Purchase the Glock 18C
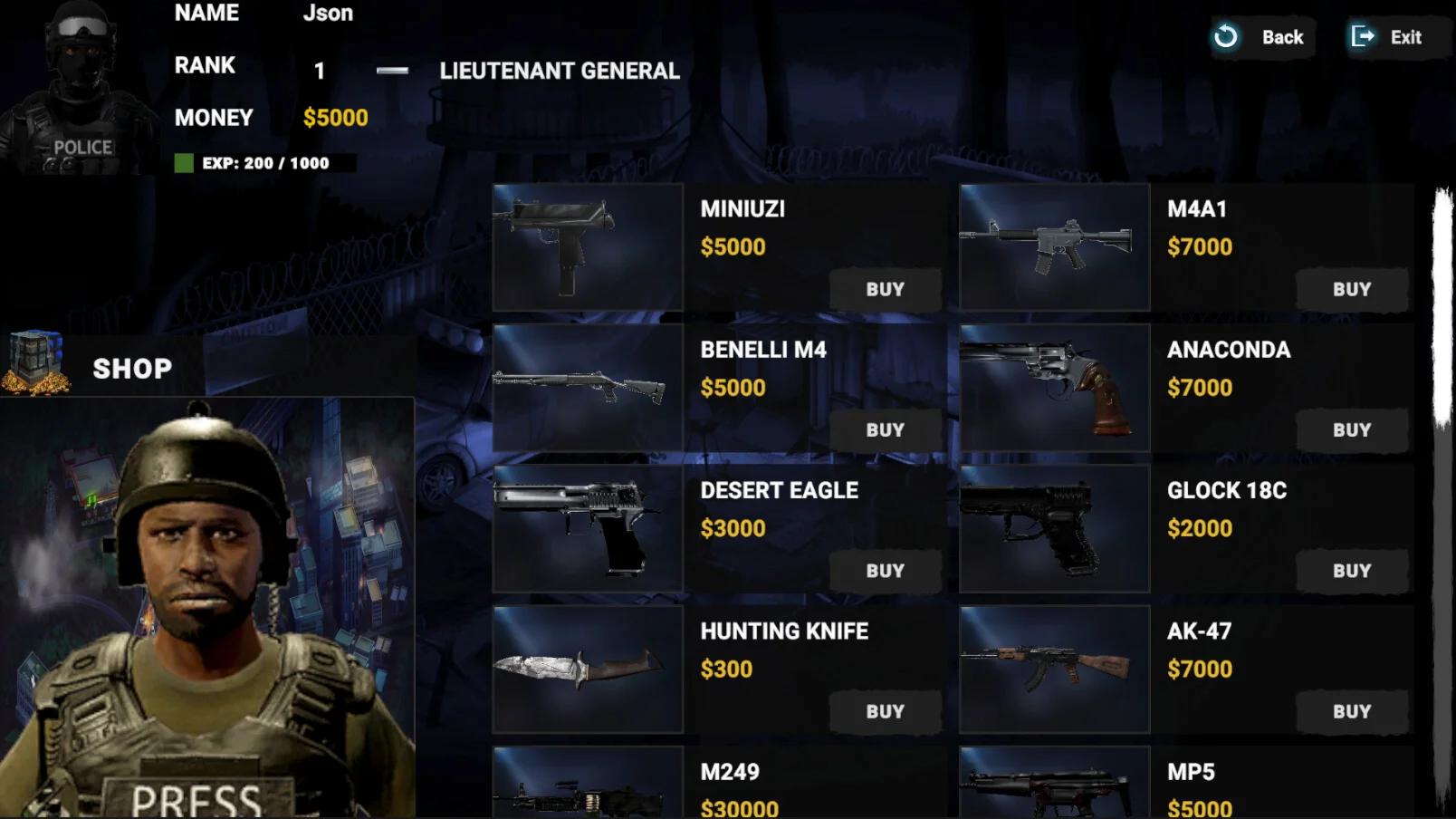The height and width of the screenshot is (819, 1456). click(x=1351, y=572)
